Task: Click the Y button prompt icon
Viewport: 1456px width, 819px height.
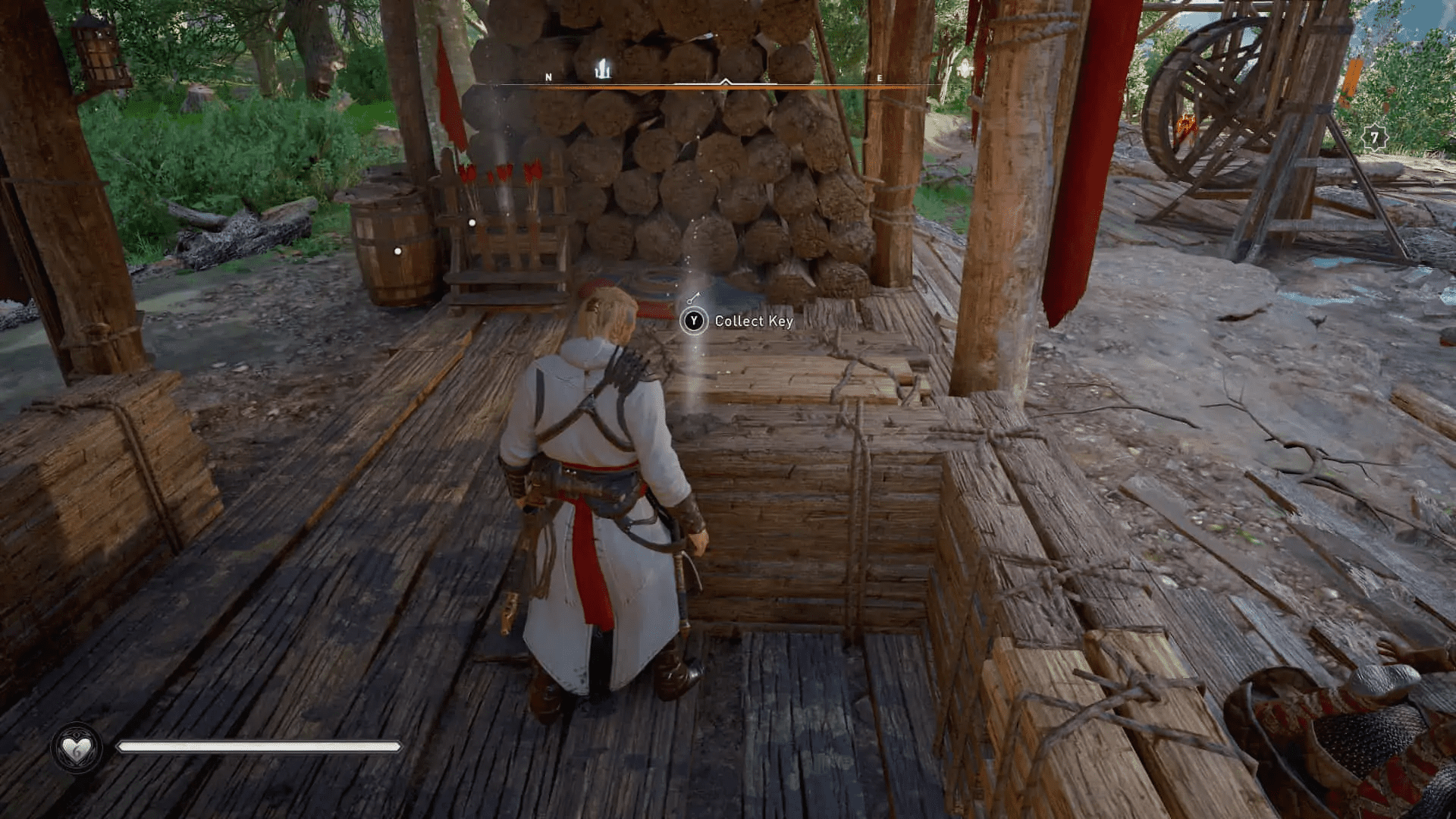Action: pyautogui.click(x=695, y=322)
